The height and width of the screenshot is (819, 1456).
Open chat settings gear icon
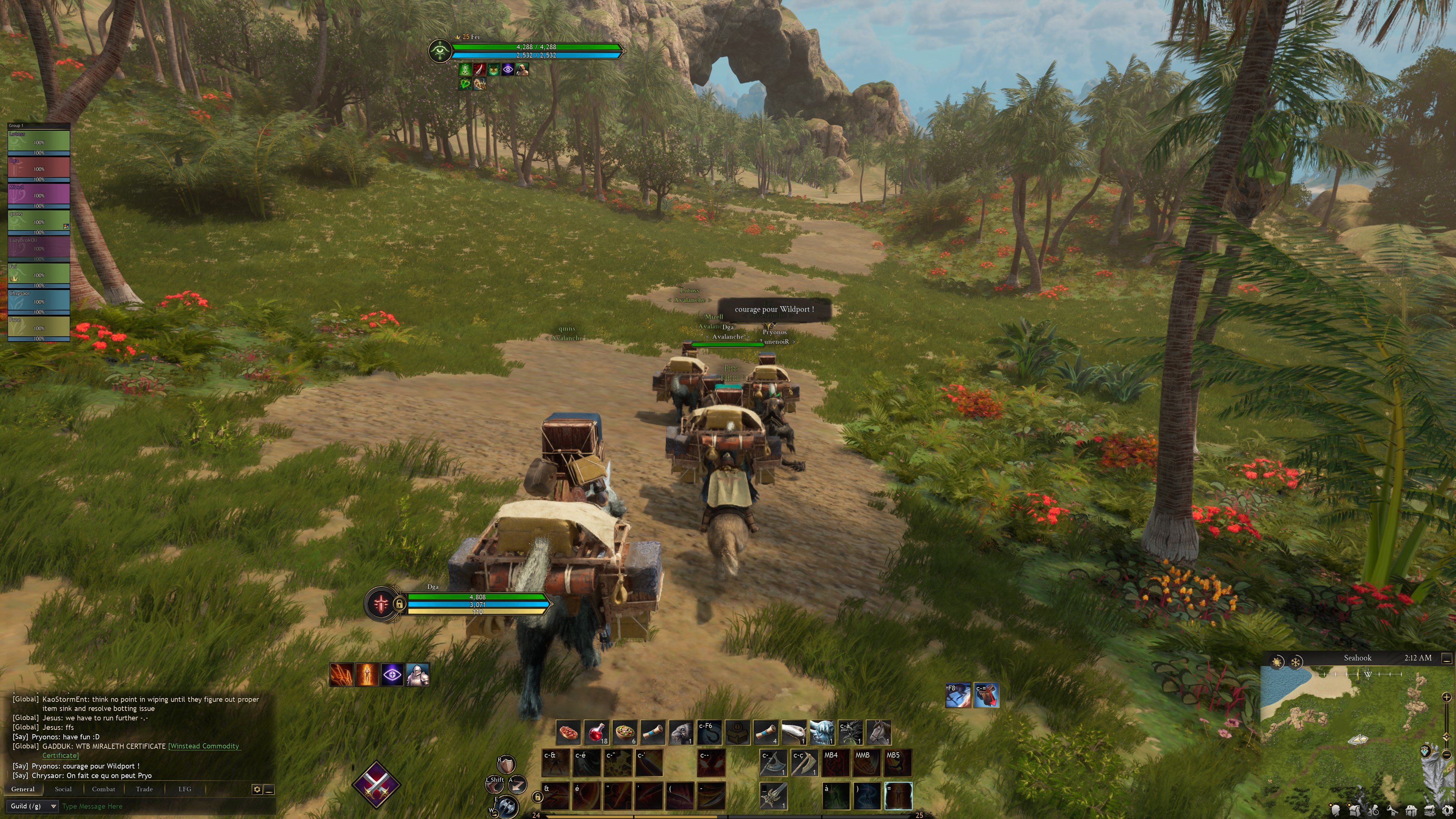(257, 789)
